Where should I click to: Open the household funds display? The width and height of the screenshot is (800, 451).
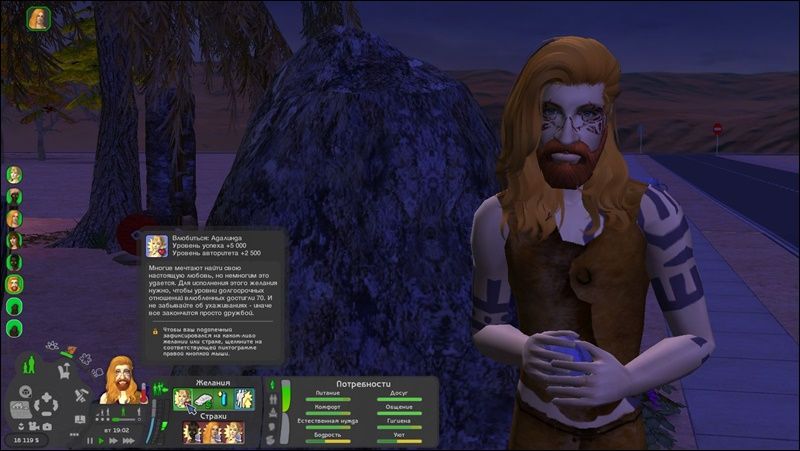click(23, 440)
